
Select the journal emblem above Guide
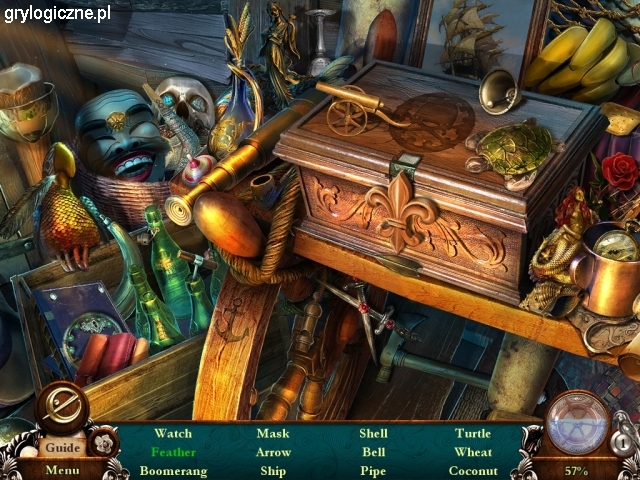(x=62, y=407)
